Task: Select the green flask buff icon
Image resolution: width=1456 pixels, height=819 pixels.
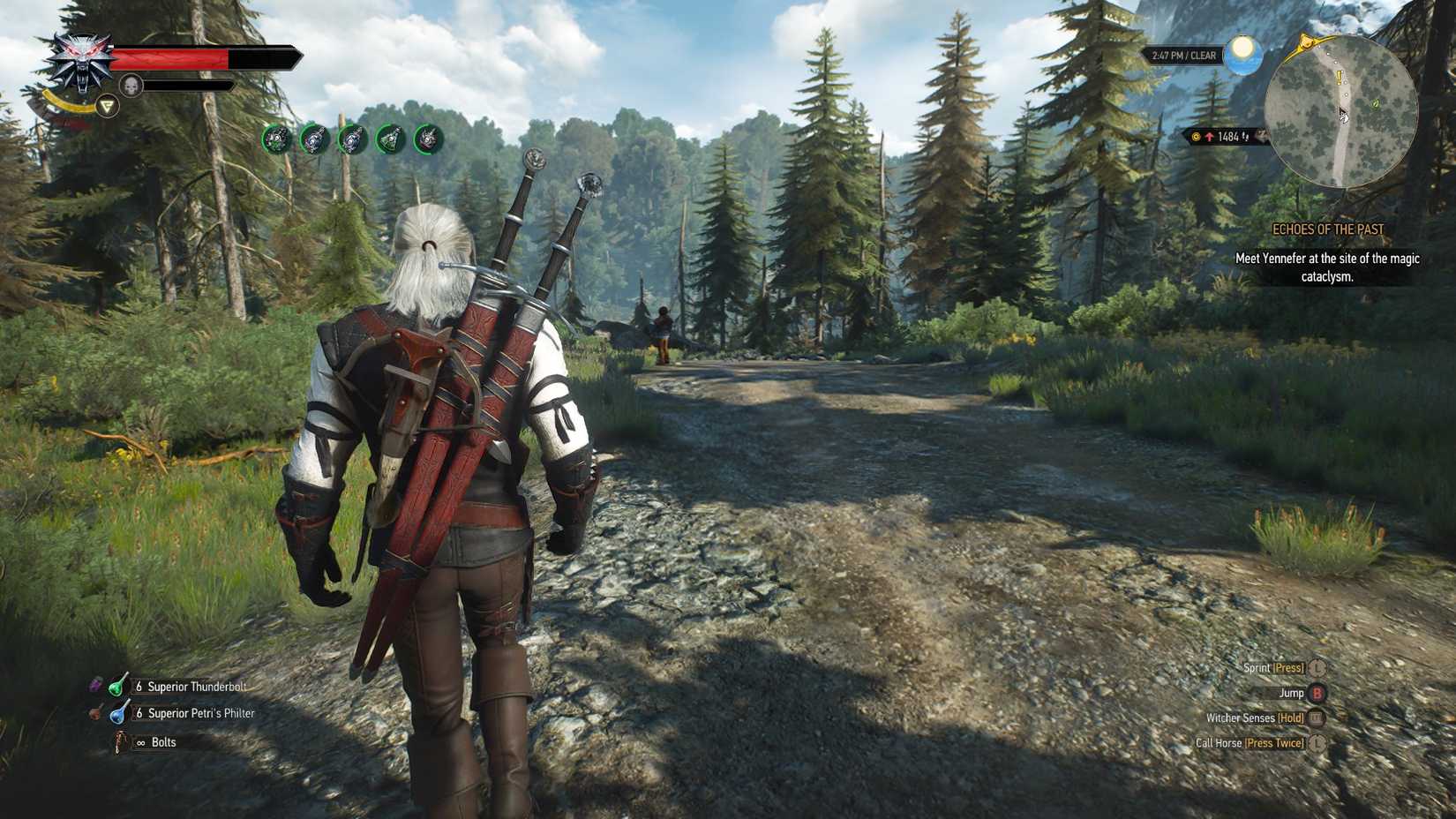Action: click(389, 138)
